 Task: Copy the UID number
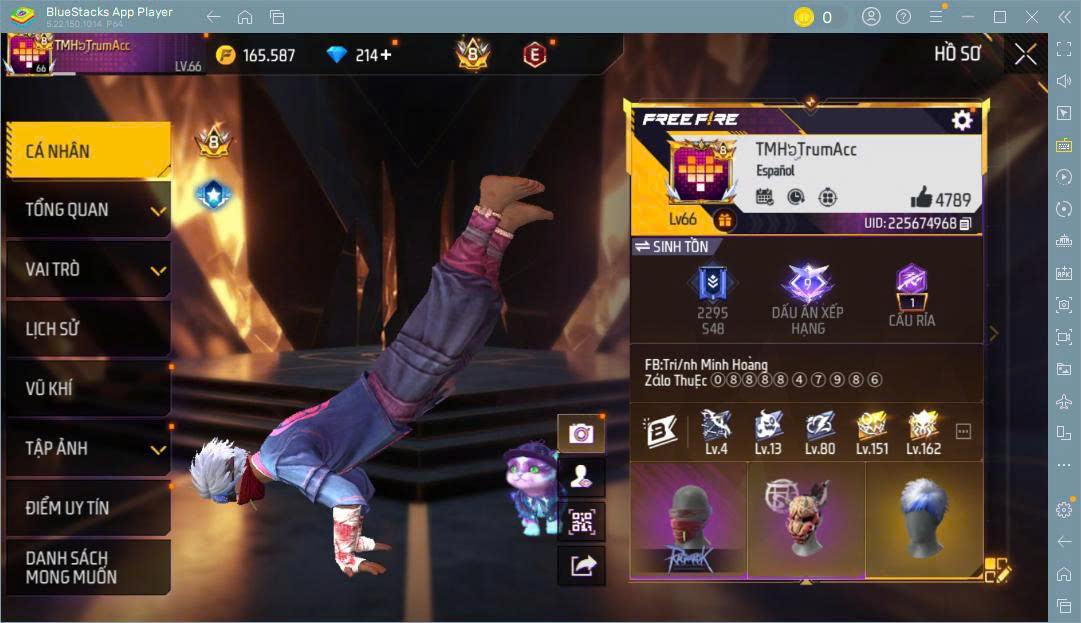965,224
